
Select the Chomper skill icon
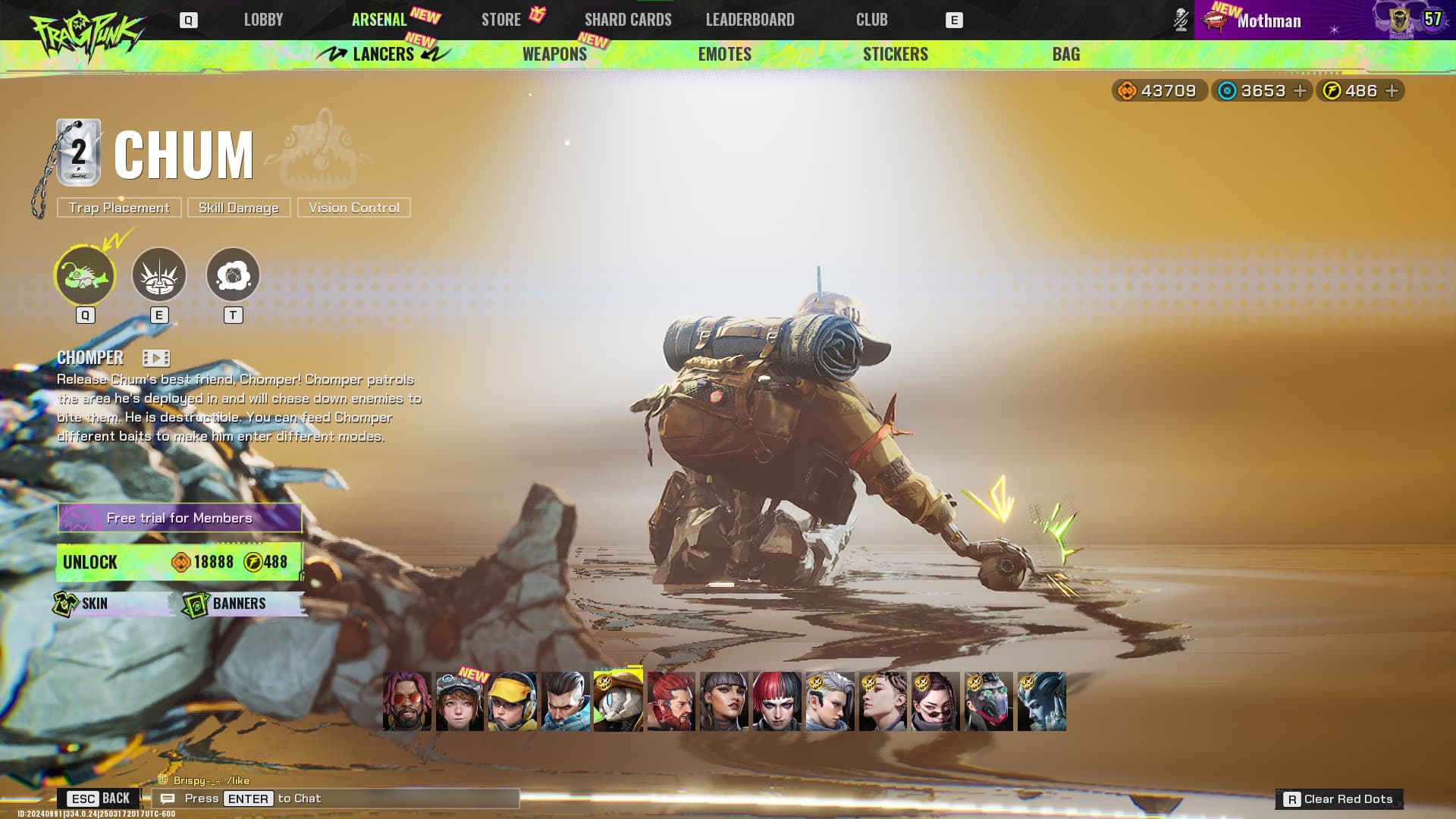click(85, 275)
